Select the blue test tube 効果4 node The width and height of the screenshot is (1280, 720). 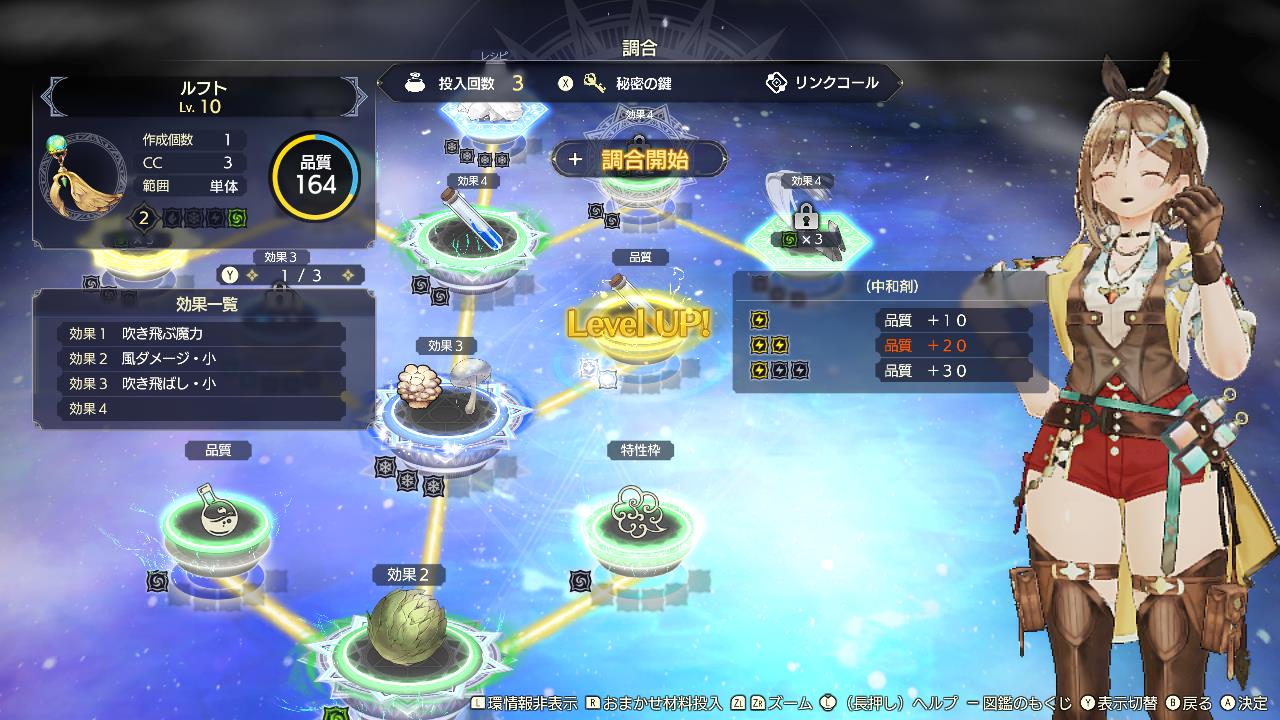[472, 228]
